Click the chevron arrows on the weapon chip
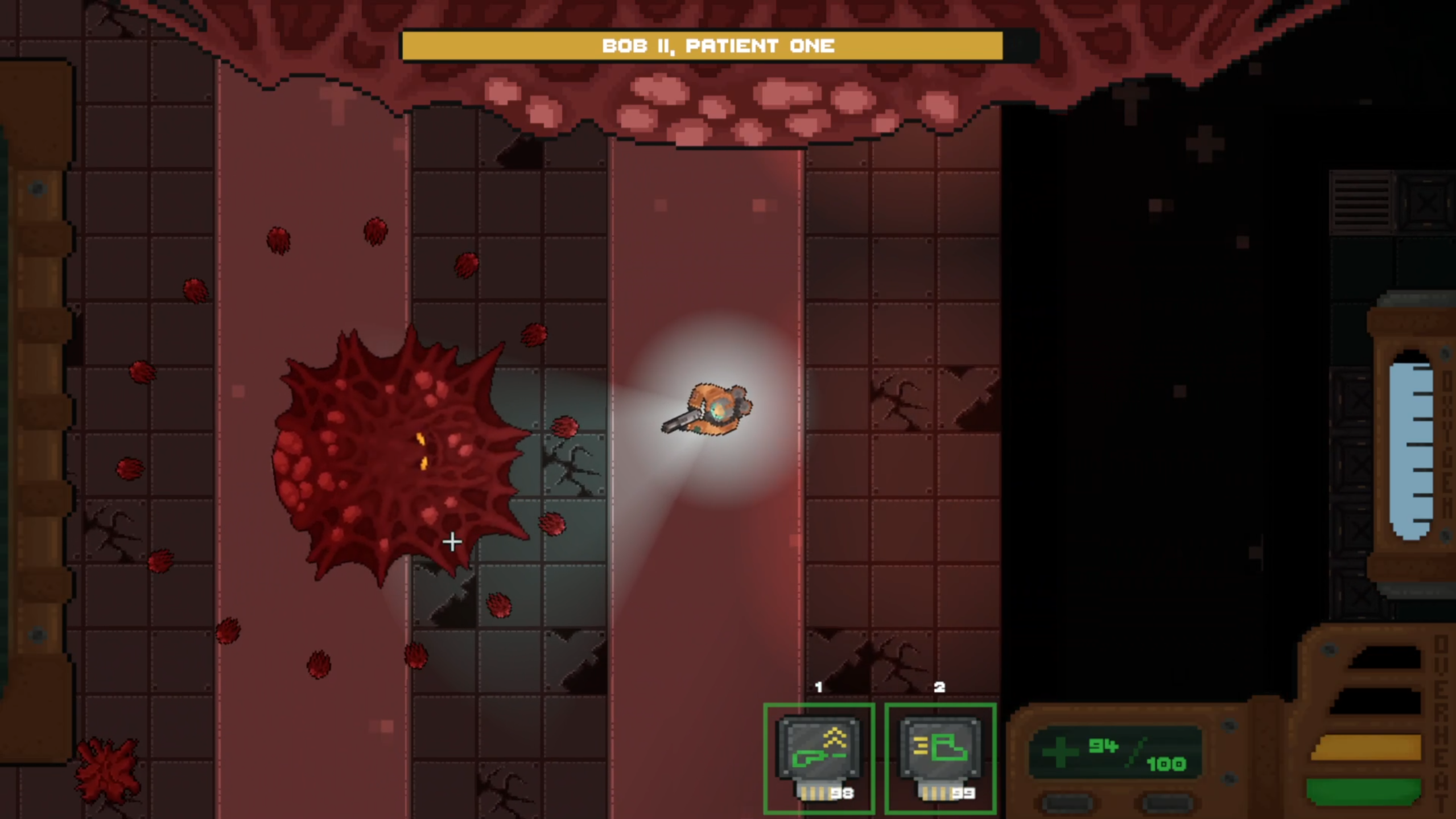The image size is (1456, 819). coord(834,737)
